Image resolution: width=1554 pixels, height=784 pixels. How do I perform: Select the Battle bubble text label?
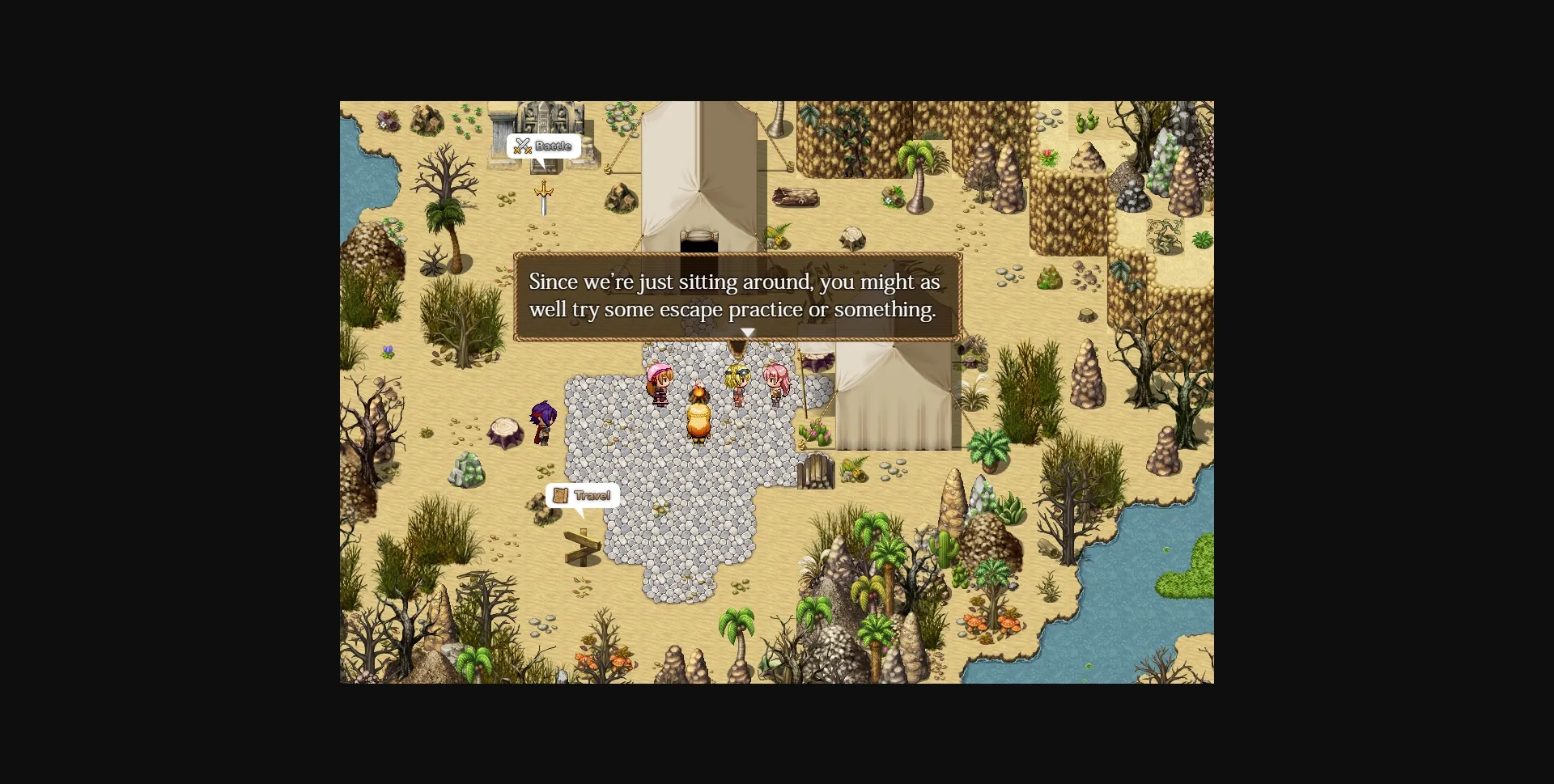(x=552, y=146)
